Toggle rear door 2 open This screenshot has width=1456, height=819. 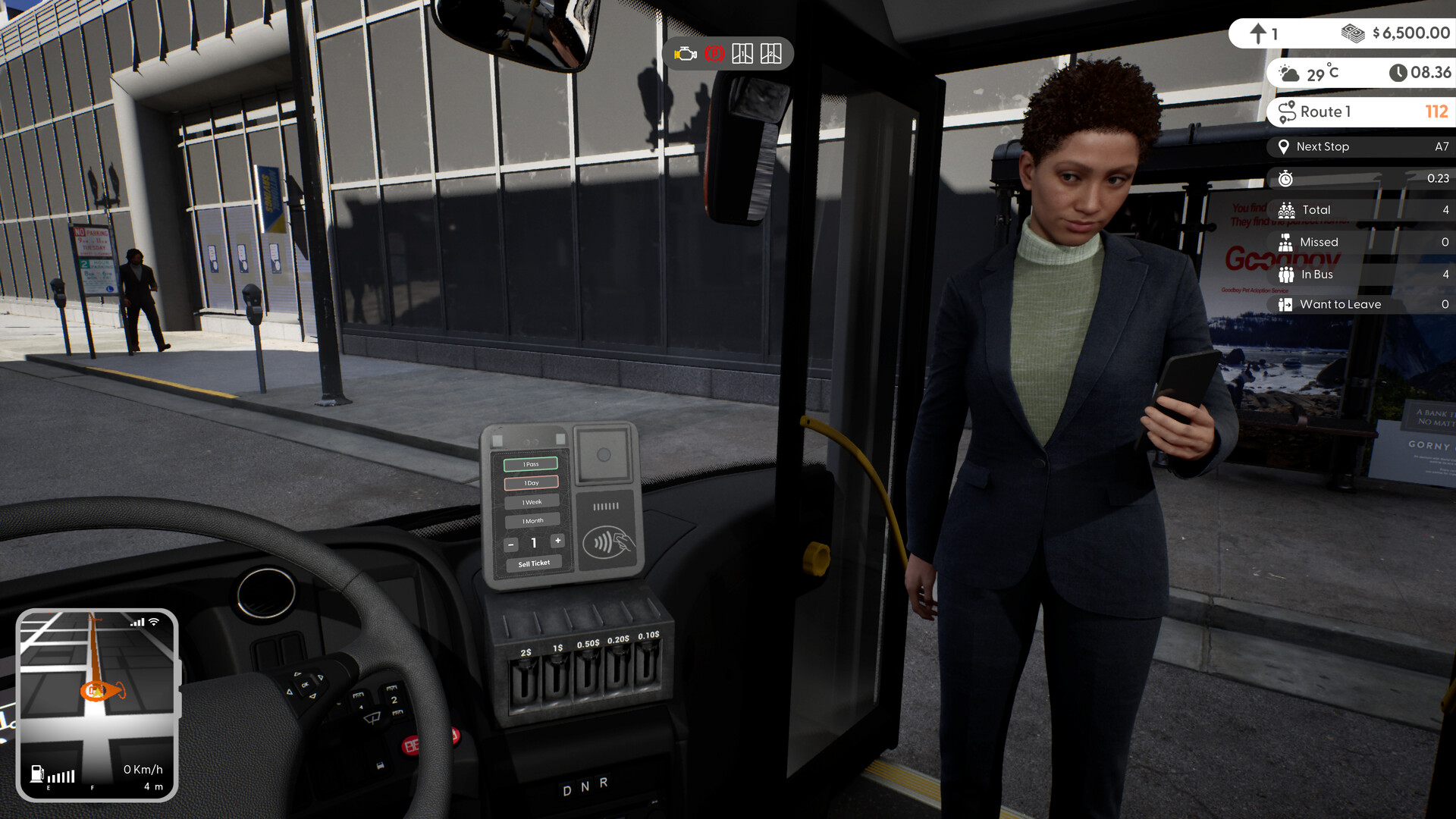tap(770, 53)
